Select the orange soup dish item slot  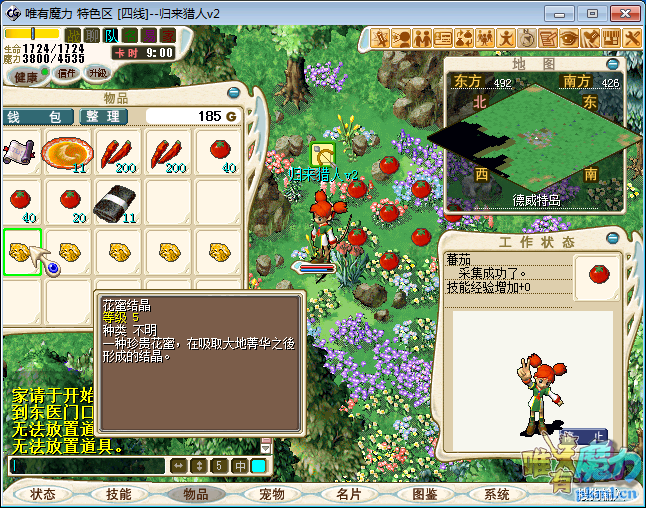tap(68, 153)
